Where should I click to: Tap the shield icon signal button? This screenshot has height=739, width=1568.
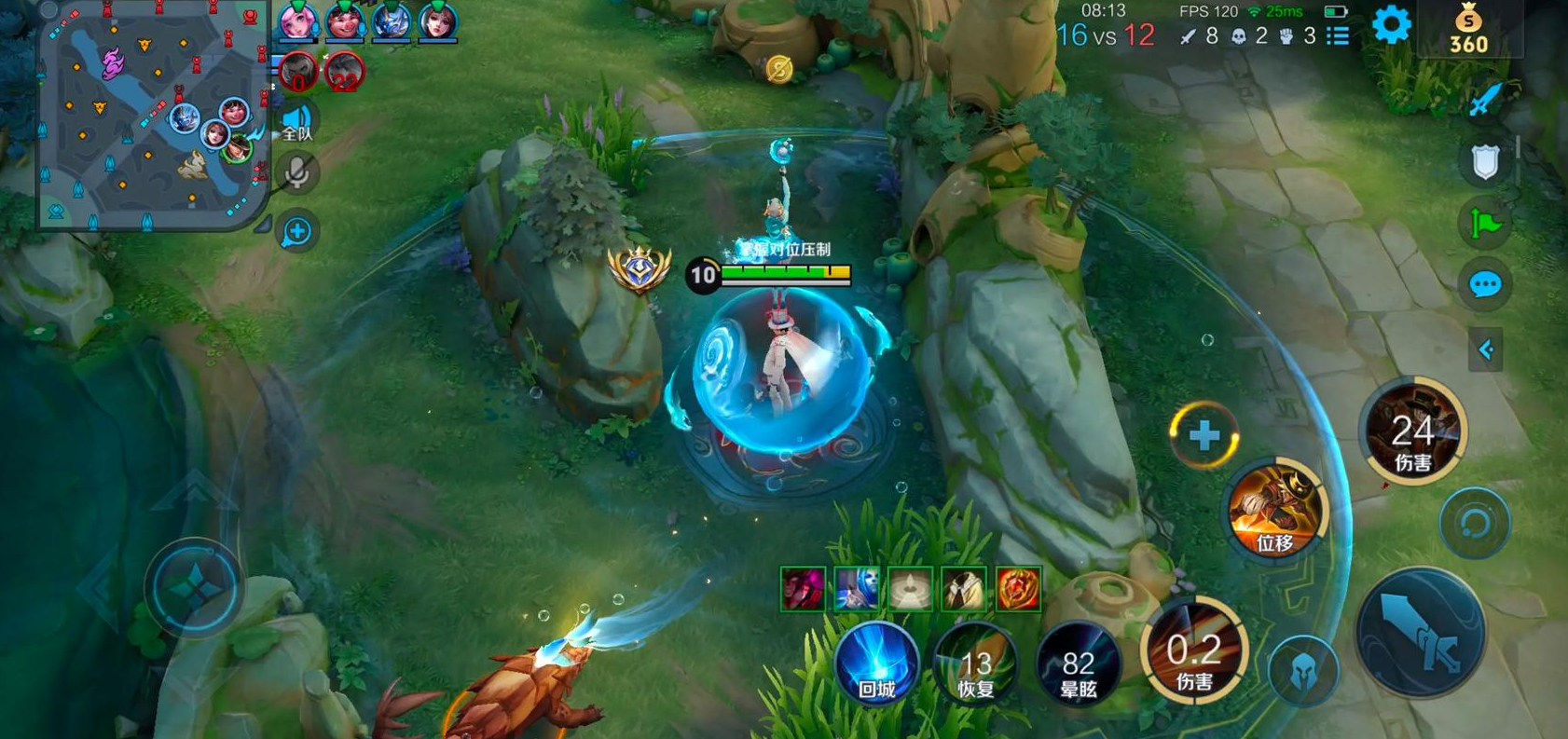click(x=1484, y=162)
